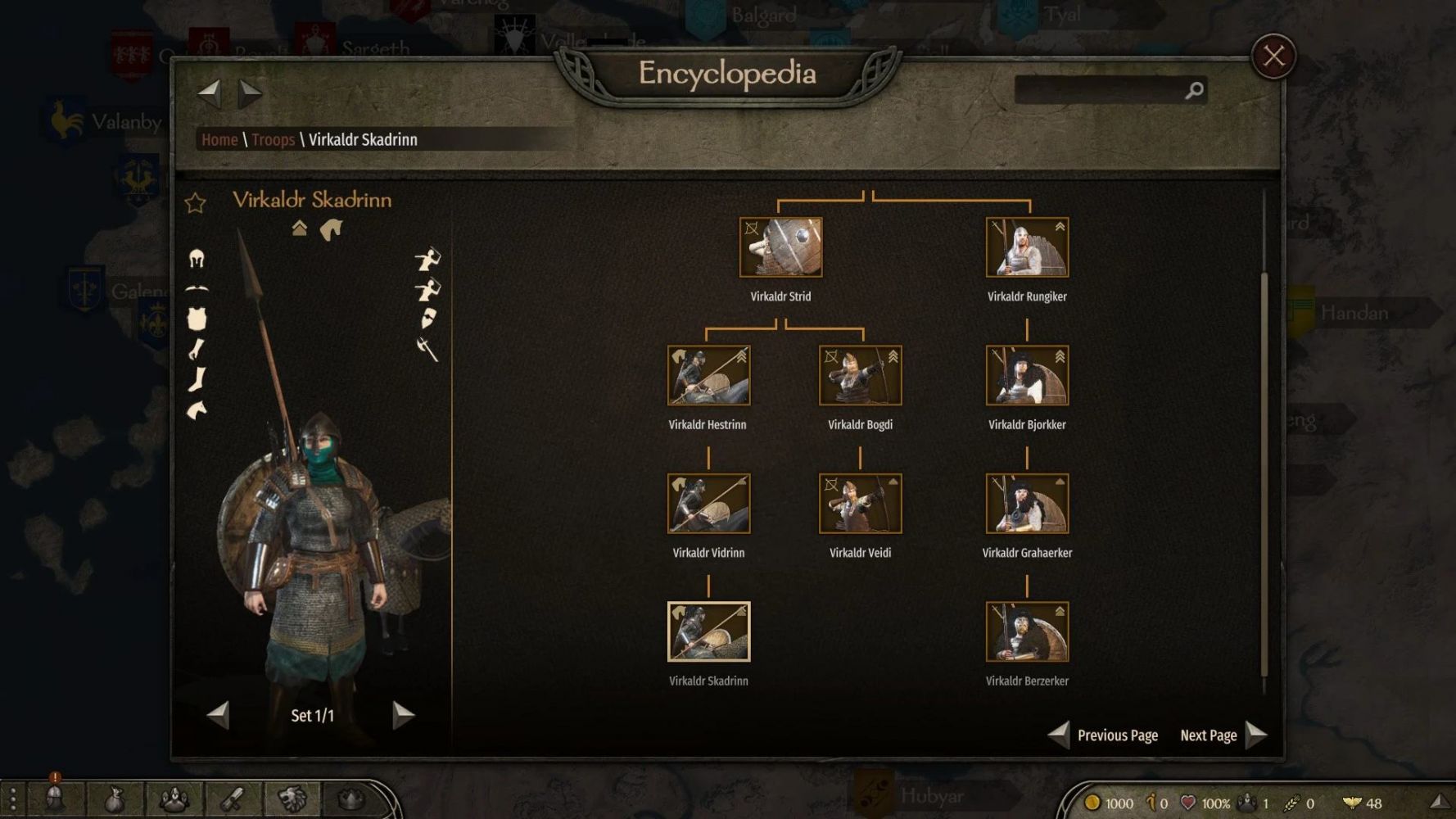
Task: Close the Encyclopedia window
Action: (1273, 57)
